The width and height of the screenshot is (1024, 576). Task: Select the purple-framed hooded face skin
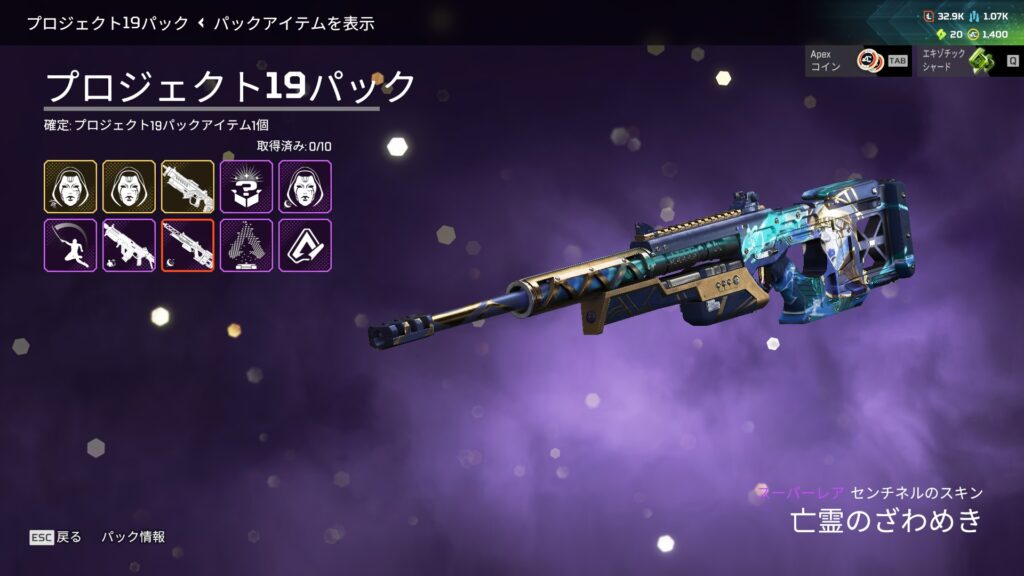pos(305,186)
